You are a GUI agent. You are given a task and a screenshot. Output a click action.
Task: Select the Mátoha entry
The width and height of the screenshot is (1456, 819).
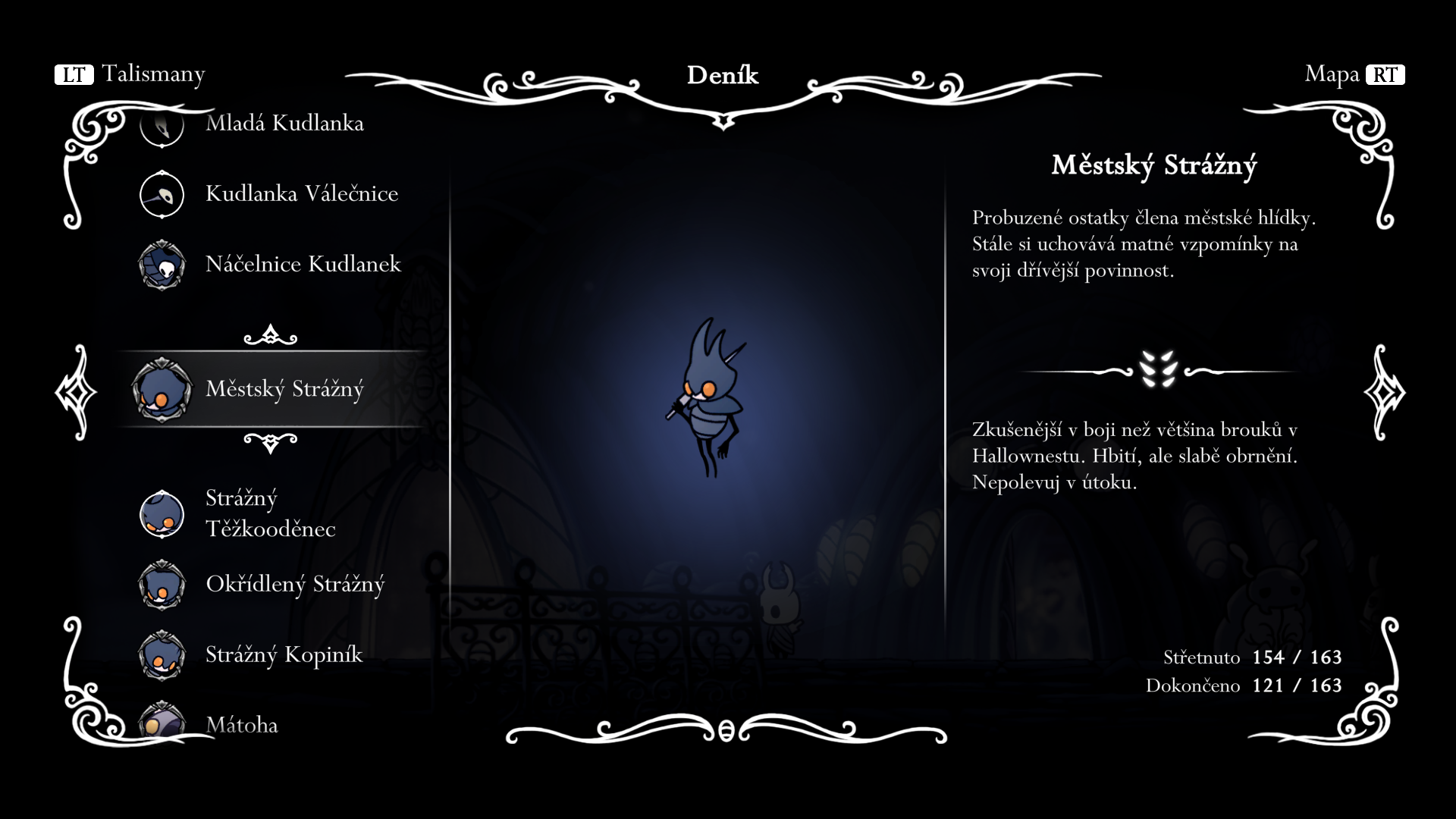tap(241, 725)
